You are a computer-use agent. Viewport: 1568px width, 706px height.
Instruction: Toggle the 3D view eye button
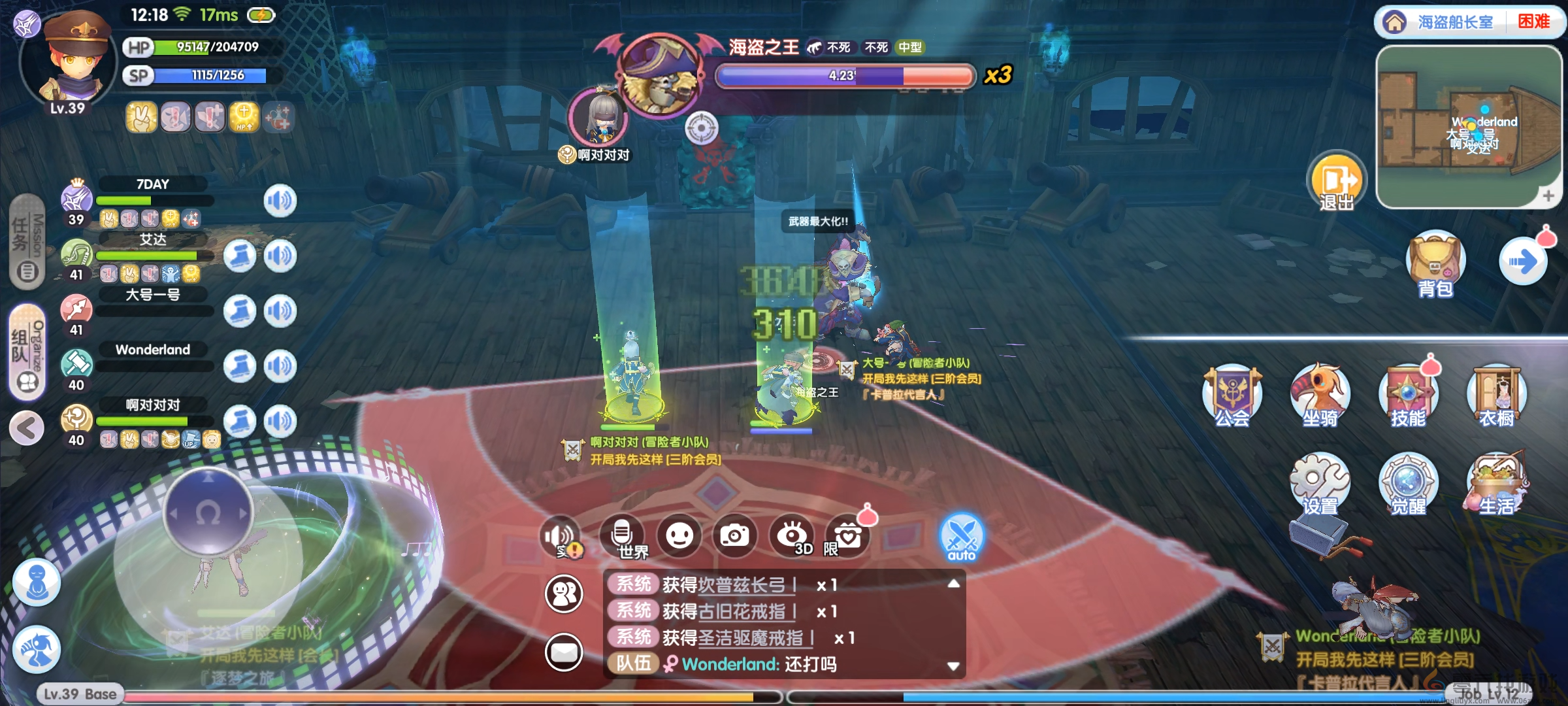pos(791,536)
